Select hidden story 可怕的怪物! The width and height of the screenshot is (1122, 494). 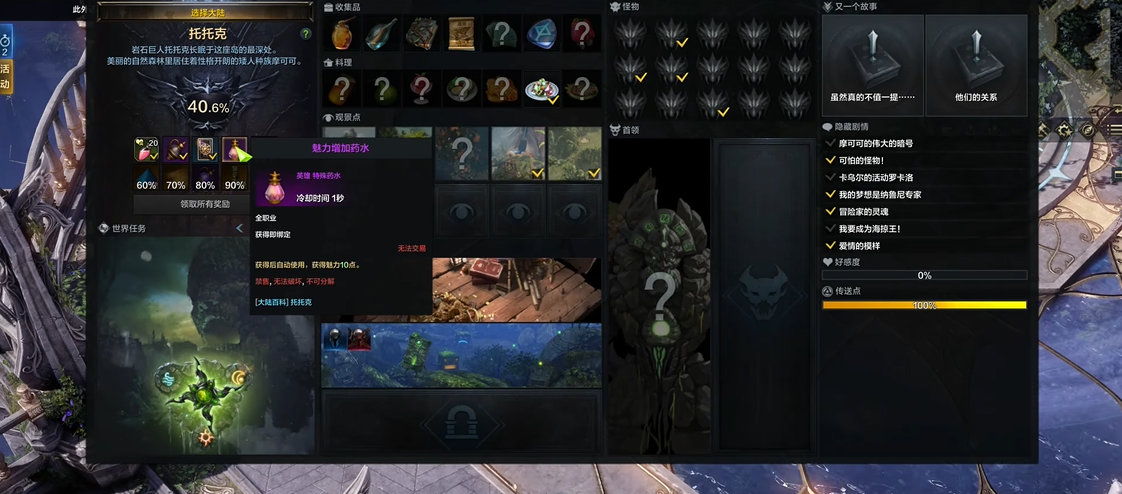point(861,160)
